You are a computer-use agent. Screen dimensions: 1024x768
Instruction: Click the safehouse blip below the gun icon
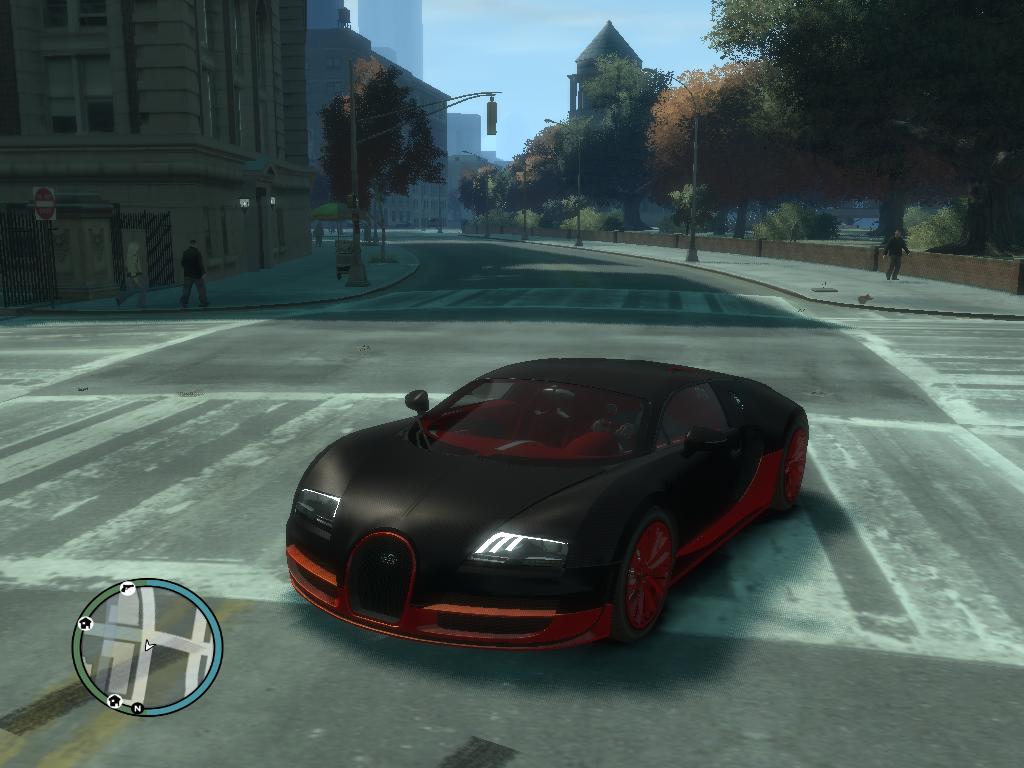[86, 623]
